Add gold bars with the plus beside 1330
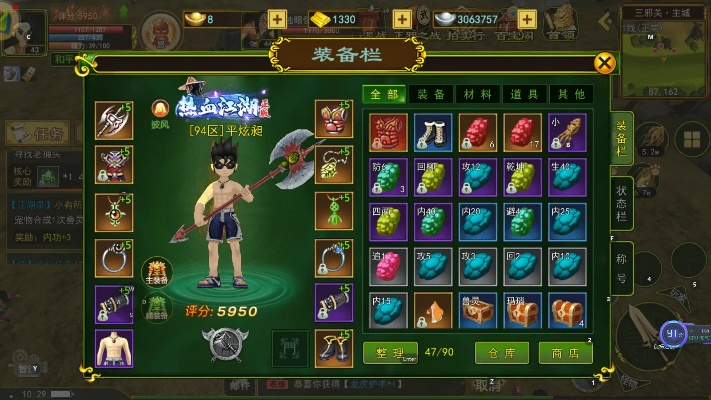Screen dimensions: 711x400 401,19
